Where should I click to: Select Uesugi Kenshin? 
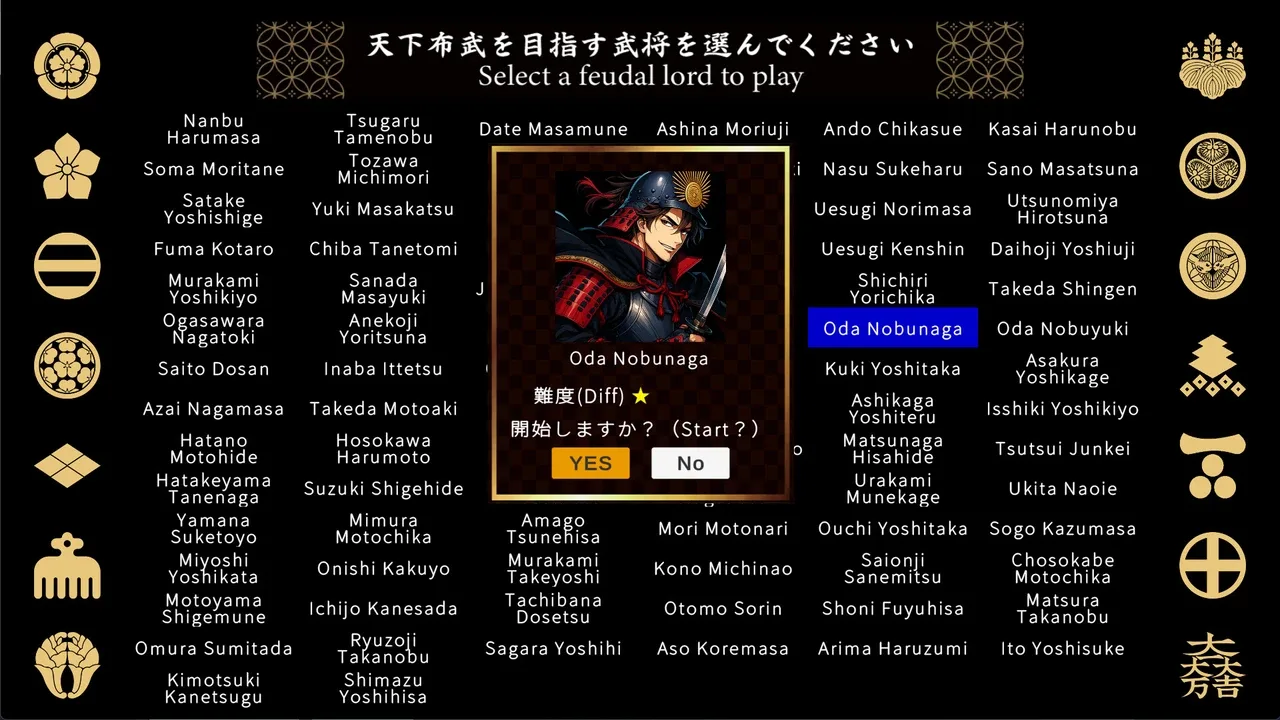(x=892, y=249)
